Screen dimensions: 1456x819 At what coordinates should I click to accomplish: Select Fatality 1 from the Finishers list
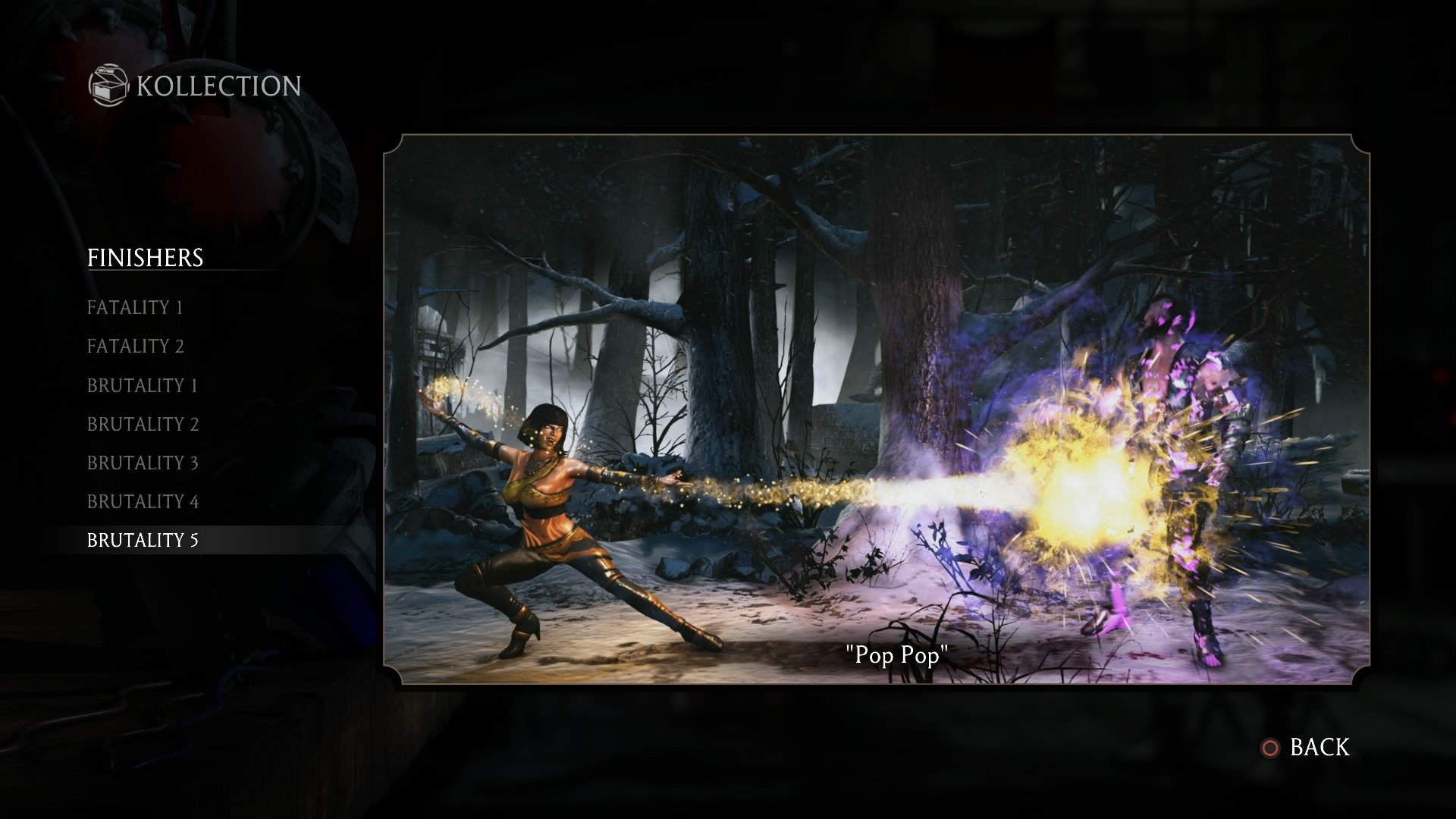(135, 308)
